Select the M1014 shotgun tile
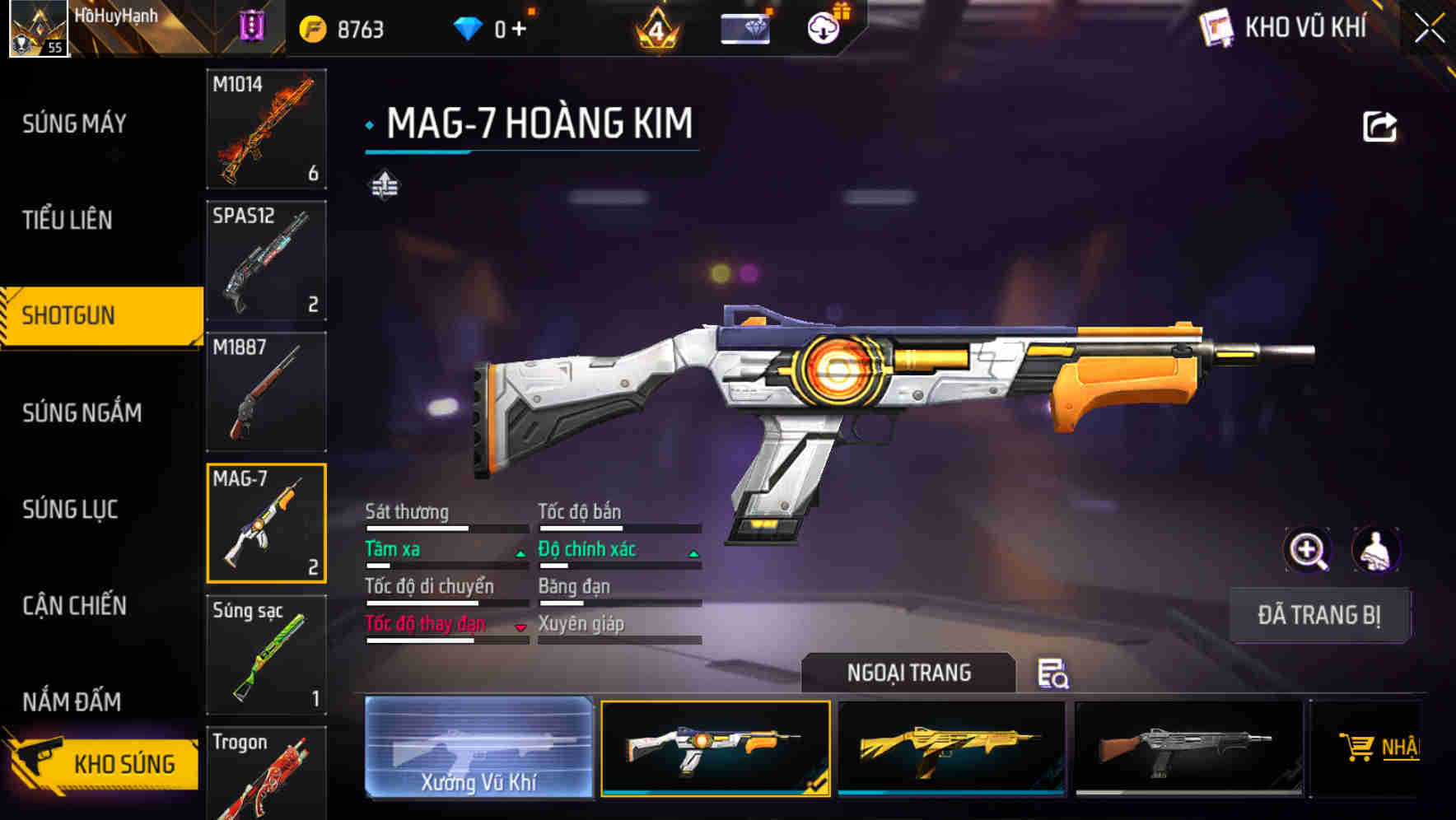Viewport: 1456px width, 820px height. pos(266,129)
